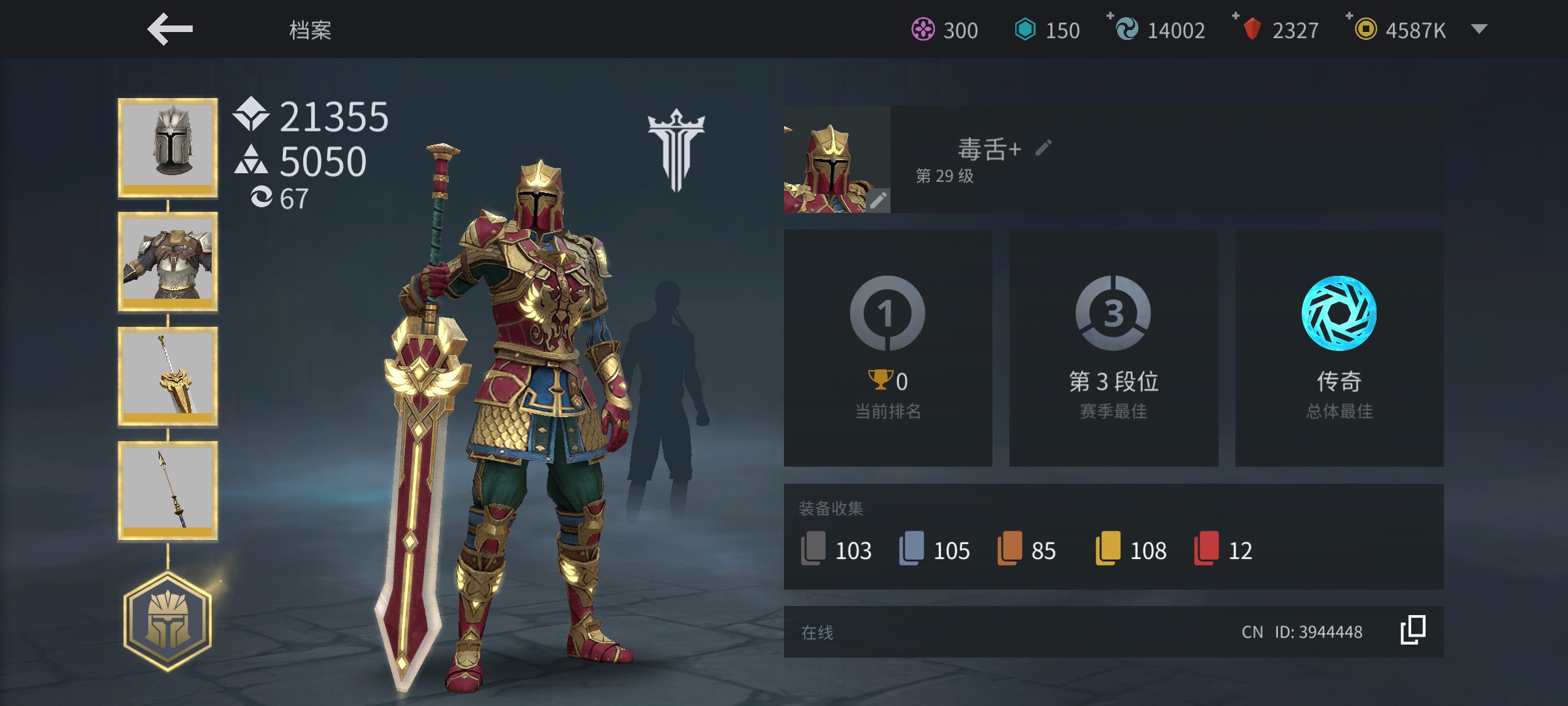Edit the player name 毒舌+

coord(1043,148)
